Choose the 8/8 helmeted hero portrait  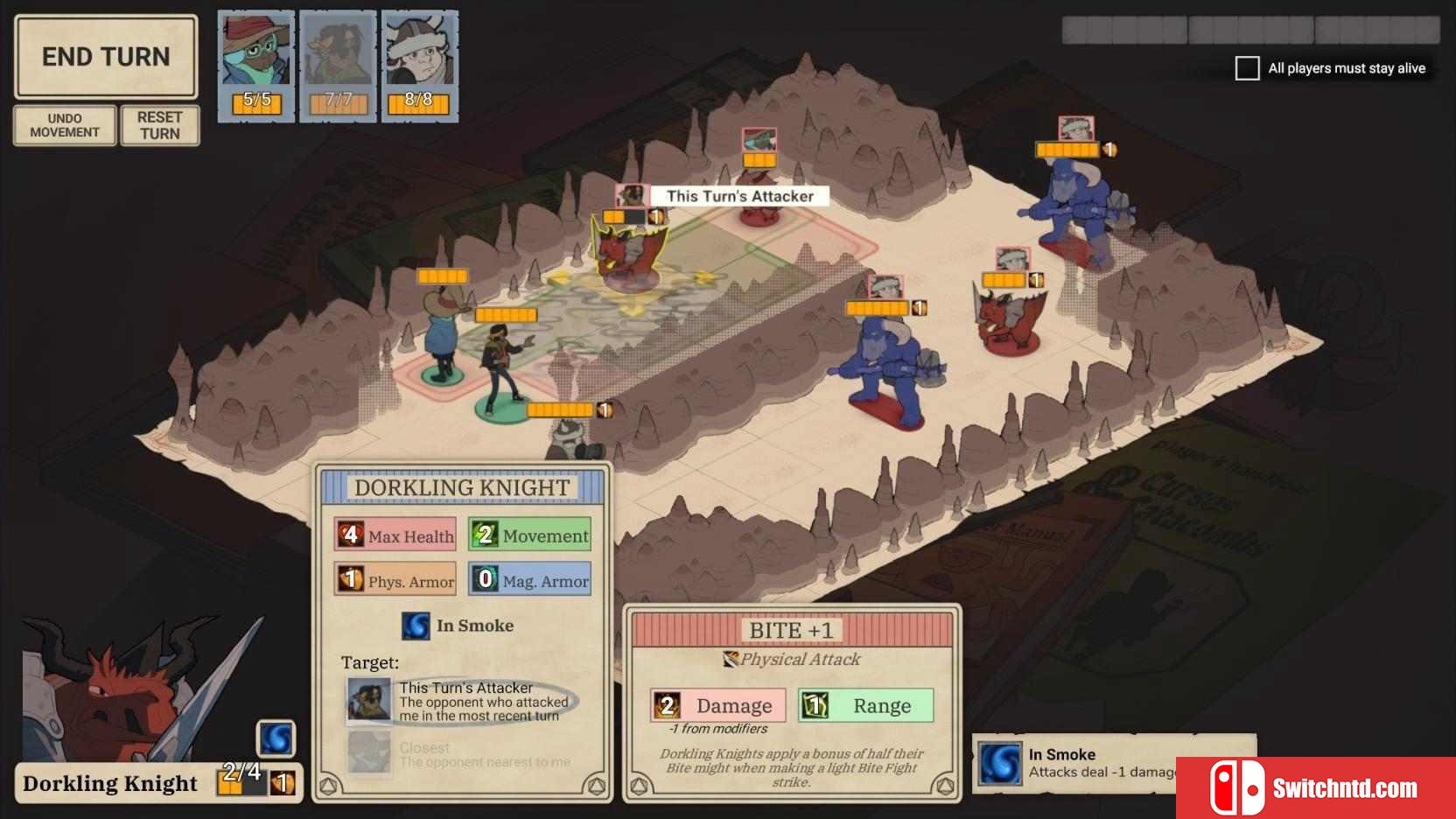[x=419, y=66]
